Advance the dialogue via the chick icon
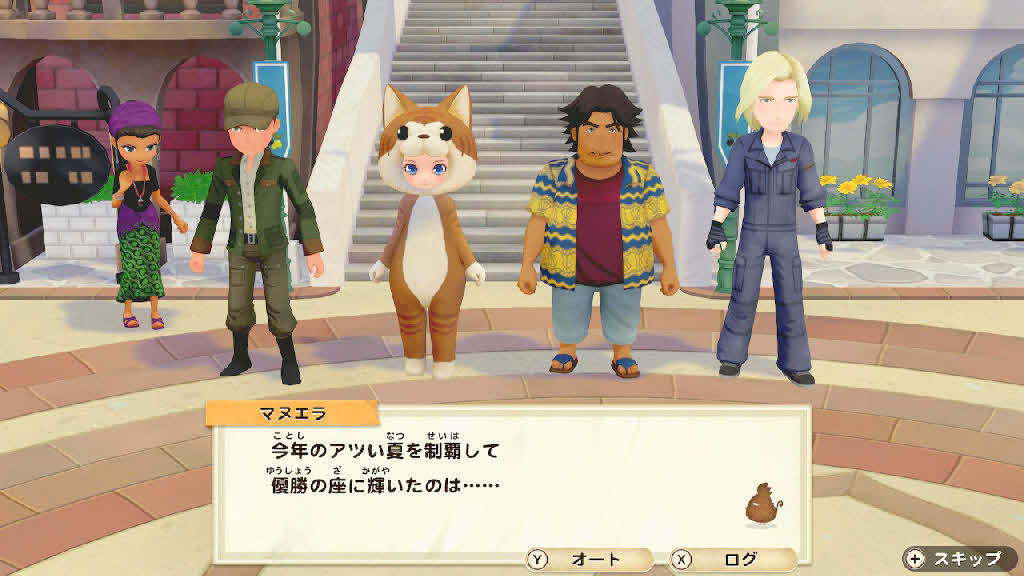Viewport: 1024px width, 576px height. click(762, 505)
